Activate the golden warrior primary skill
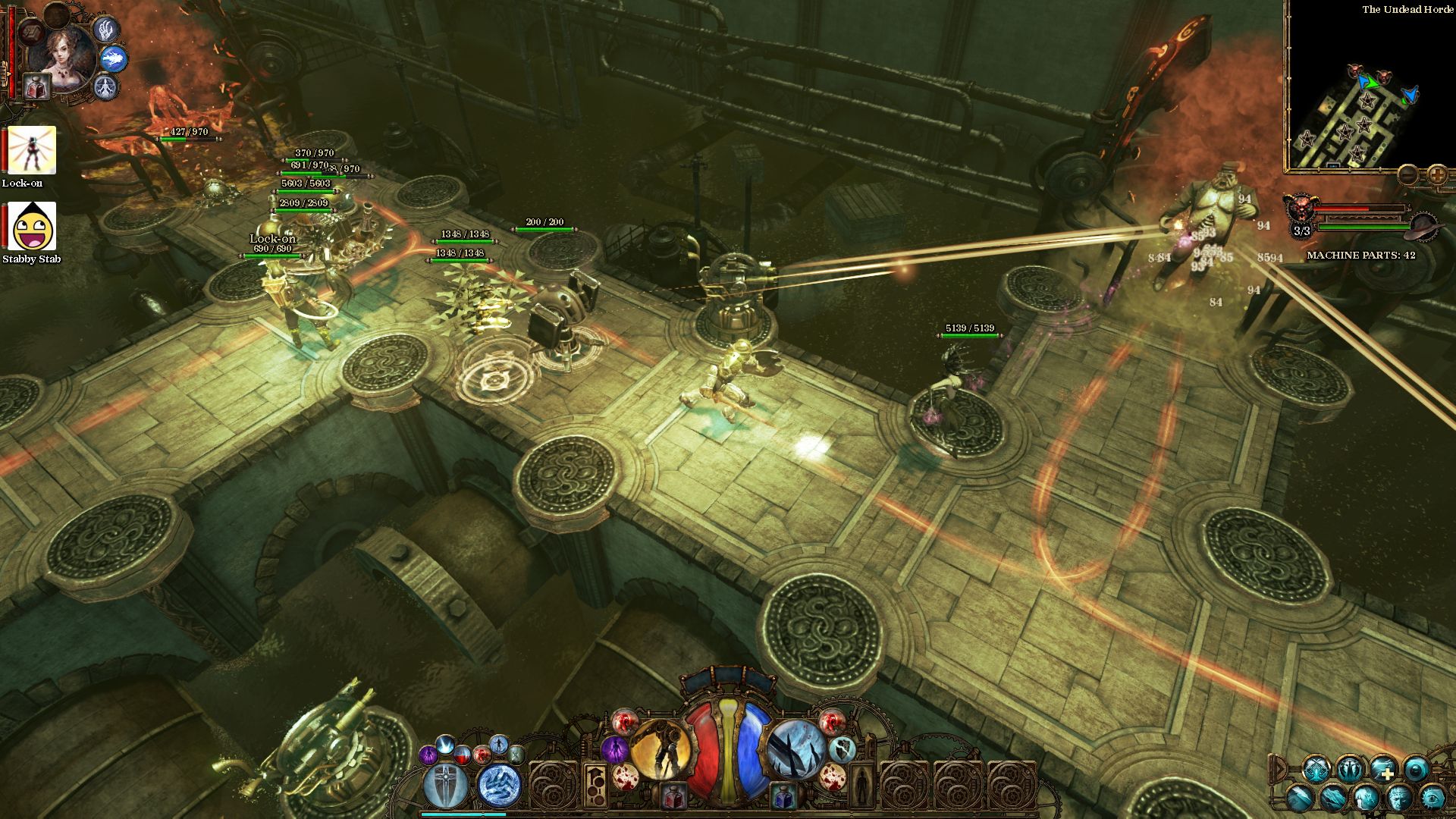Viewport: 1456px width, 819px height. pyautogui.click(x=661, y=749)
